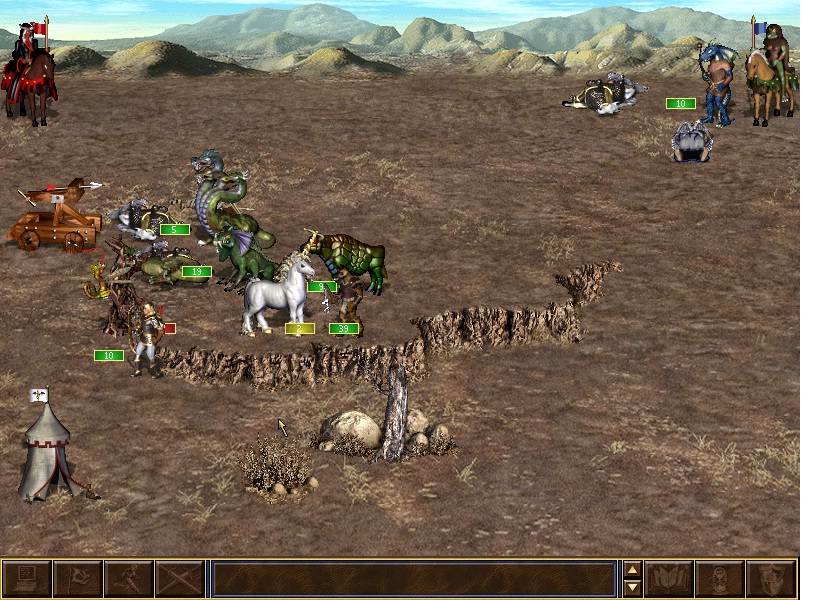Defend with the shield button
The image size is (814, 600).
(x=771, y=579)
